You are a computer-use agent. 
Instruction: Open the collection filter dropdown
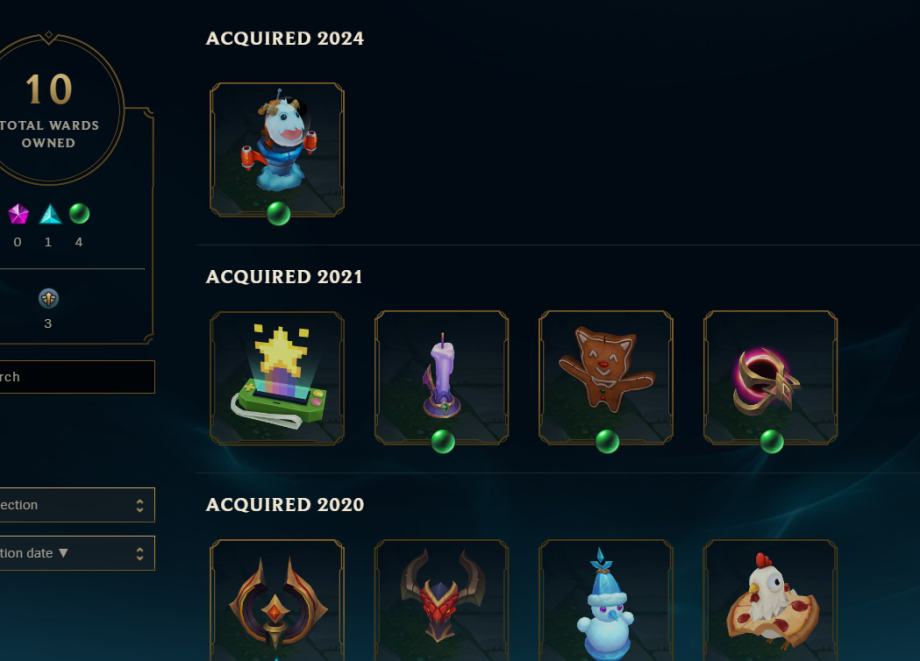pos(75,505)
